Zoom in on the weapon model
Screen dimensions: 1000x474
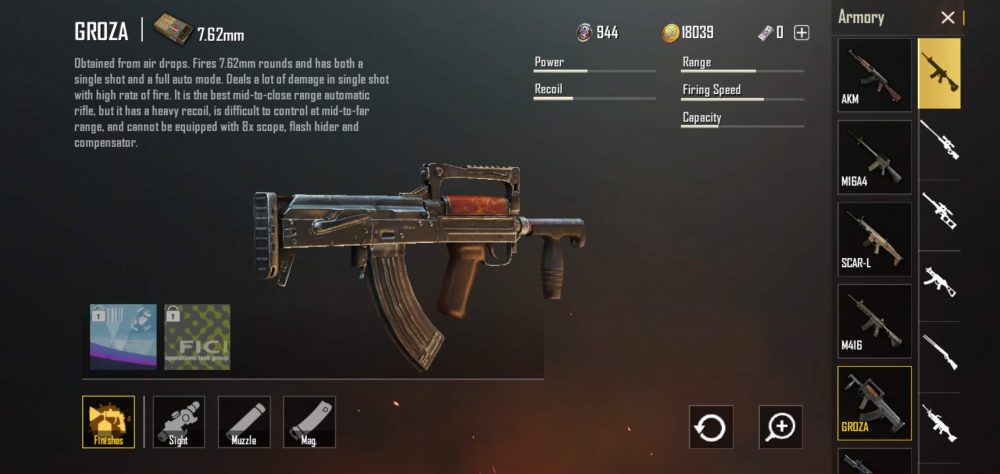(780, 427)
